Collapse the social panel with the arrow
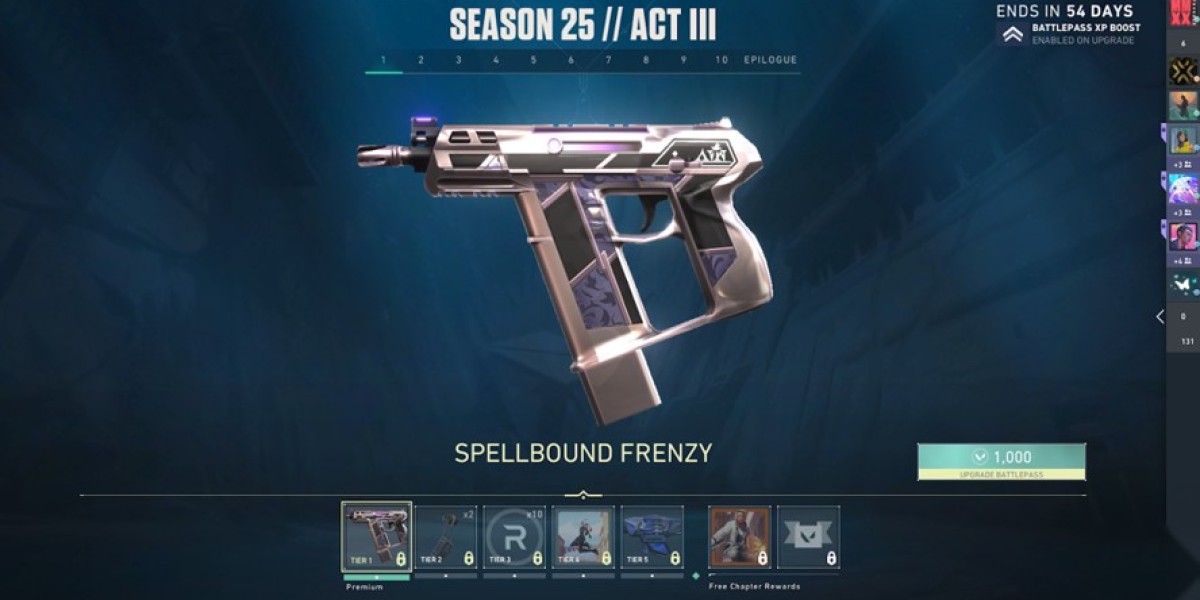Screen dimensions: 1200x600 click(x=1160, y=317)
